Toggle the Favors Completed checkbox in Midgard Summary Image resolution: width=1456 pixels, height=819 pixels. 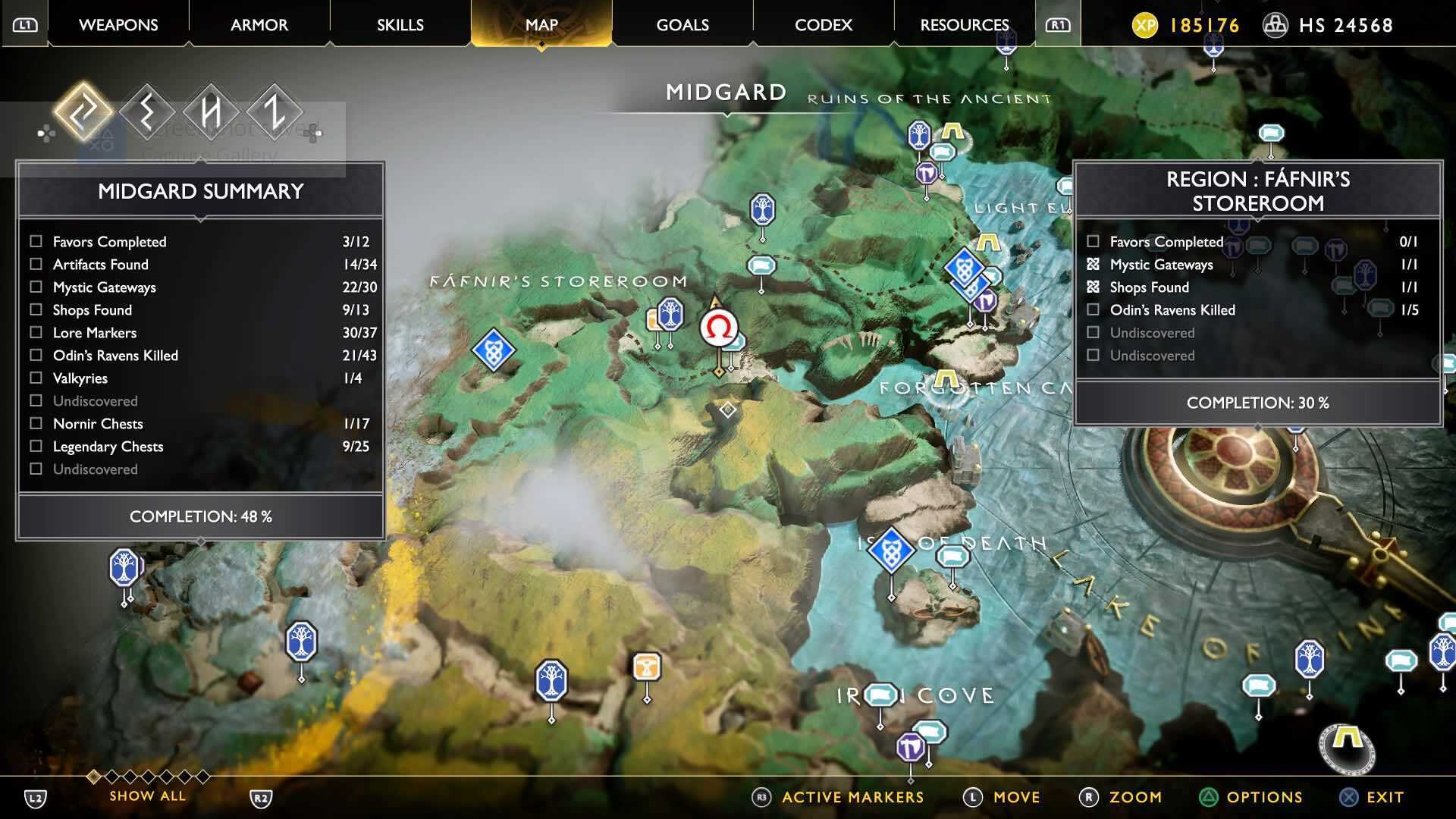35,241
